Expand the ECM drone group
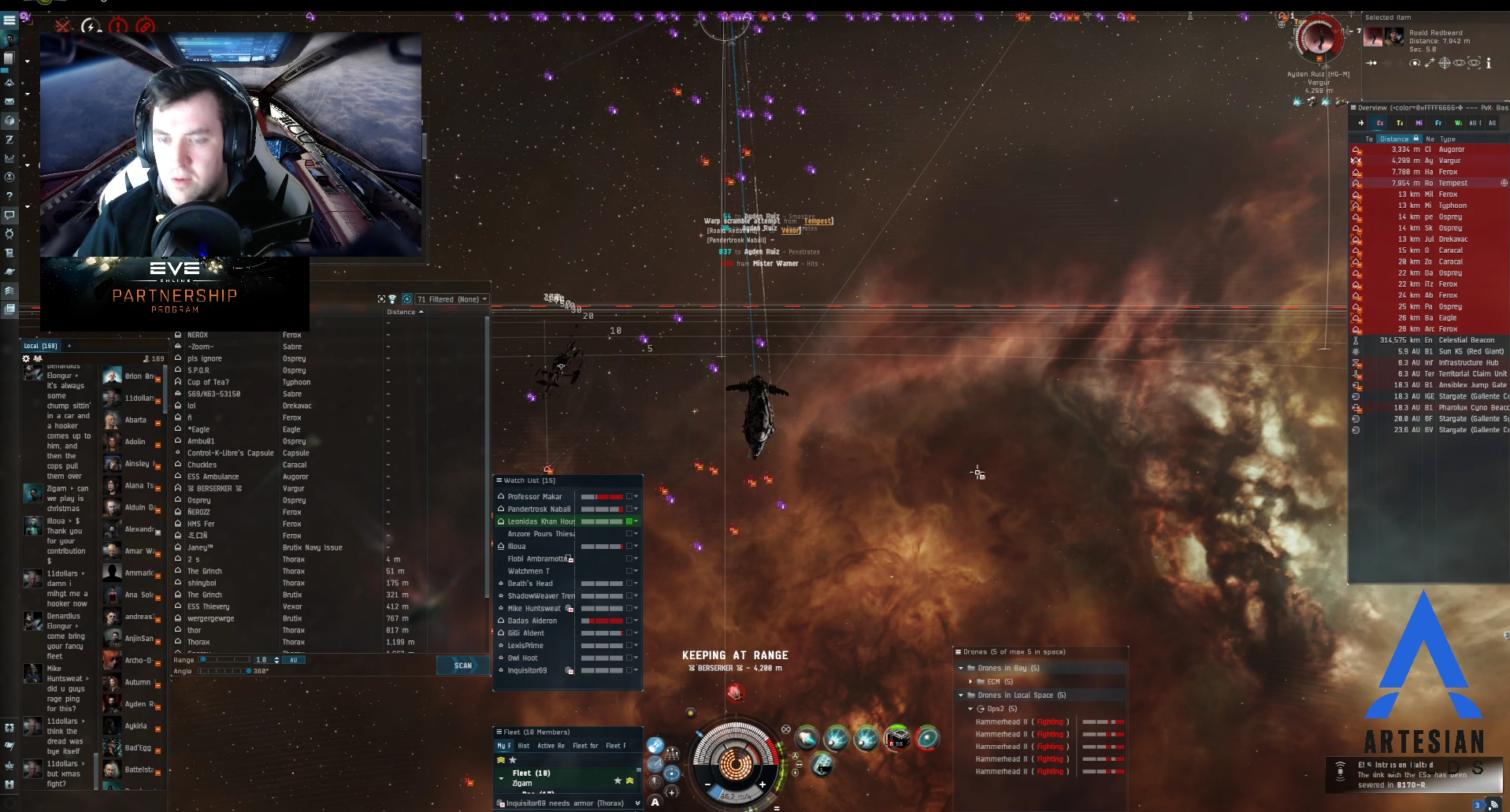Viewport: 1510px width, 812px height. [x=970, y=682]
